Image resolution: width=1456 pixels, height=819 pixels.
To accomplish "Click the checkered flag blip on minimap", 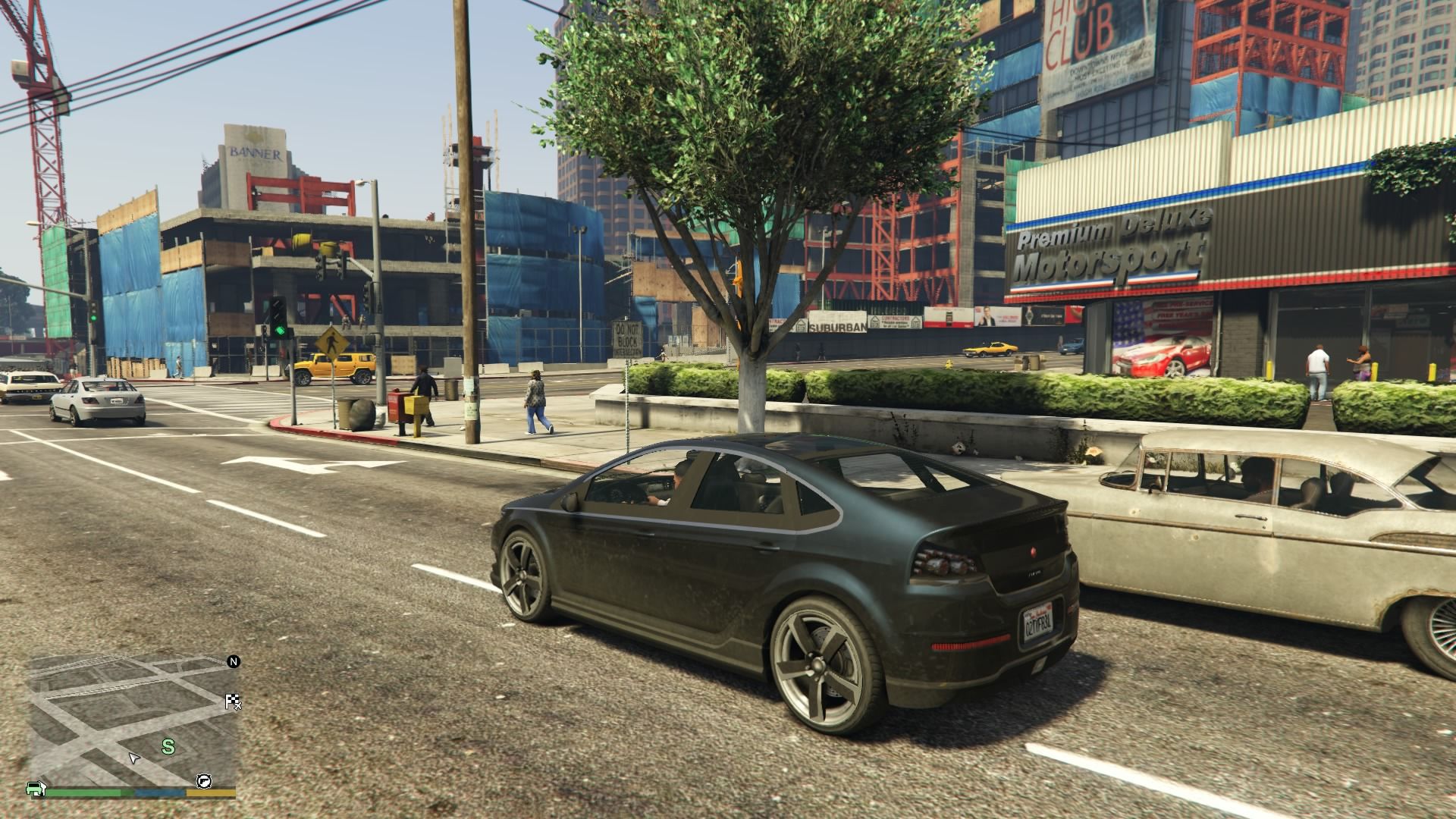I will (234, 702).
